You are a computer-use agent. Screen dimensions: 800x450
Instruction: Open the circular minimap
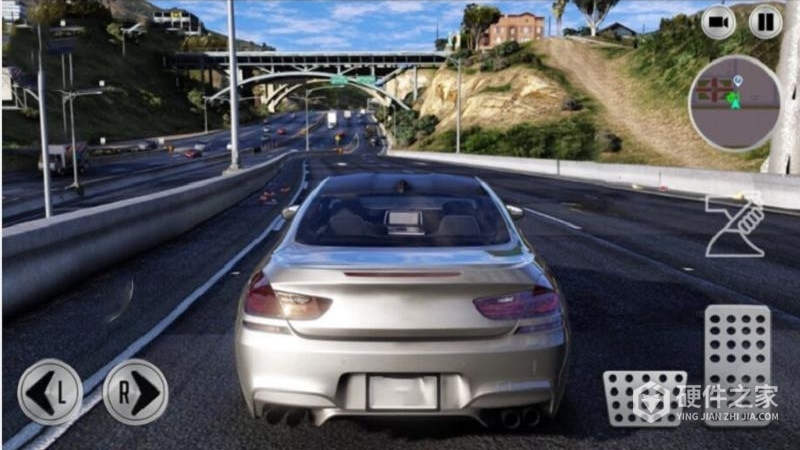(x=735, y=104)
